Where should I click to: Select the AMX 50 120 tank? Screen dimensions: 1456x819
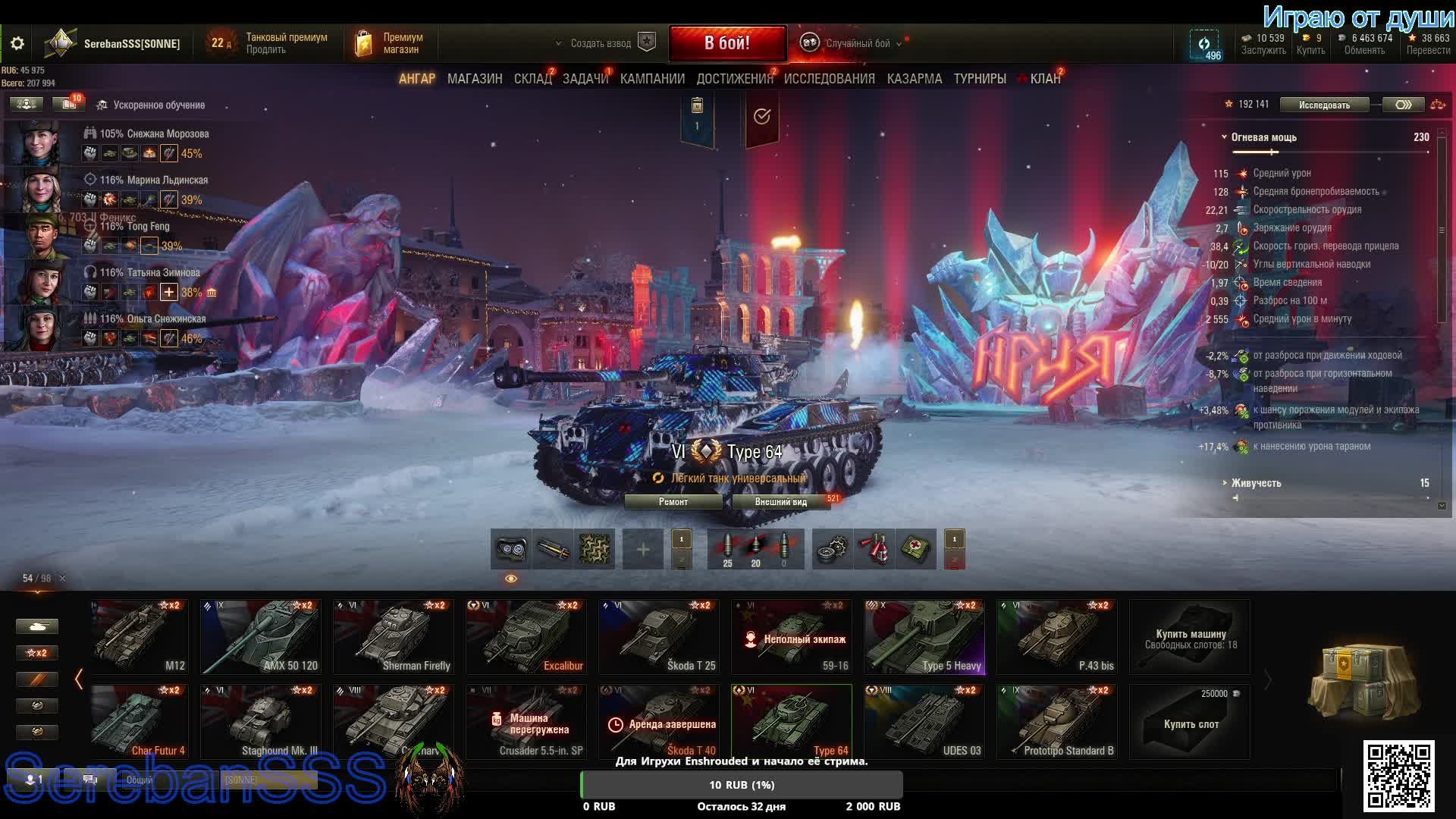[x=260, y=637]
